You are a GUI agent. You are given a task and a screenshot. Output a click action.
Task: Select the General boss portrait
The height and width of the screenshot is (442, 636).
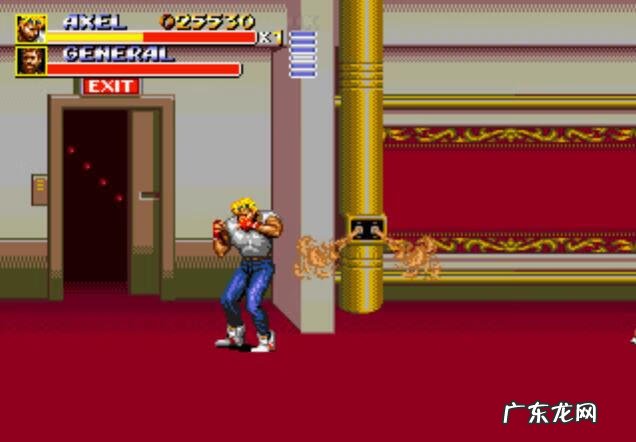[x=32, y=61]
